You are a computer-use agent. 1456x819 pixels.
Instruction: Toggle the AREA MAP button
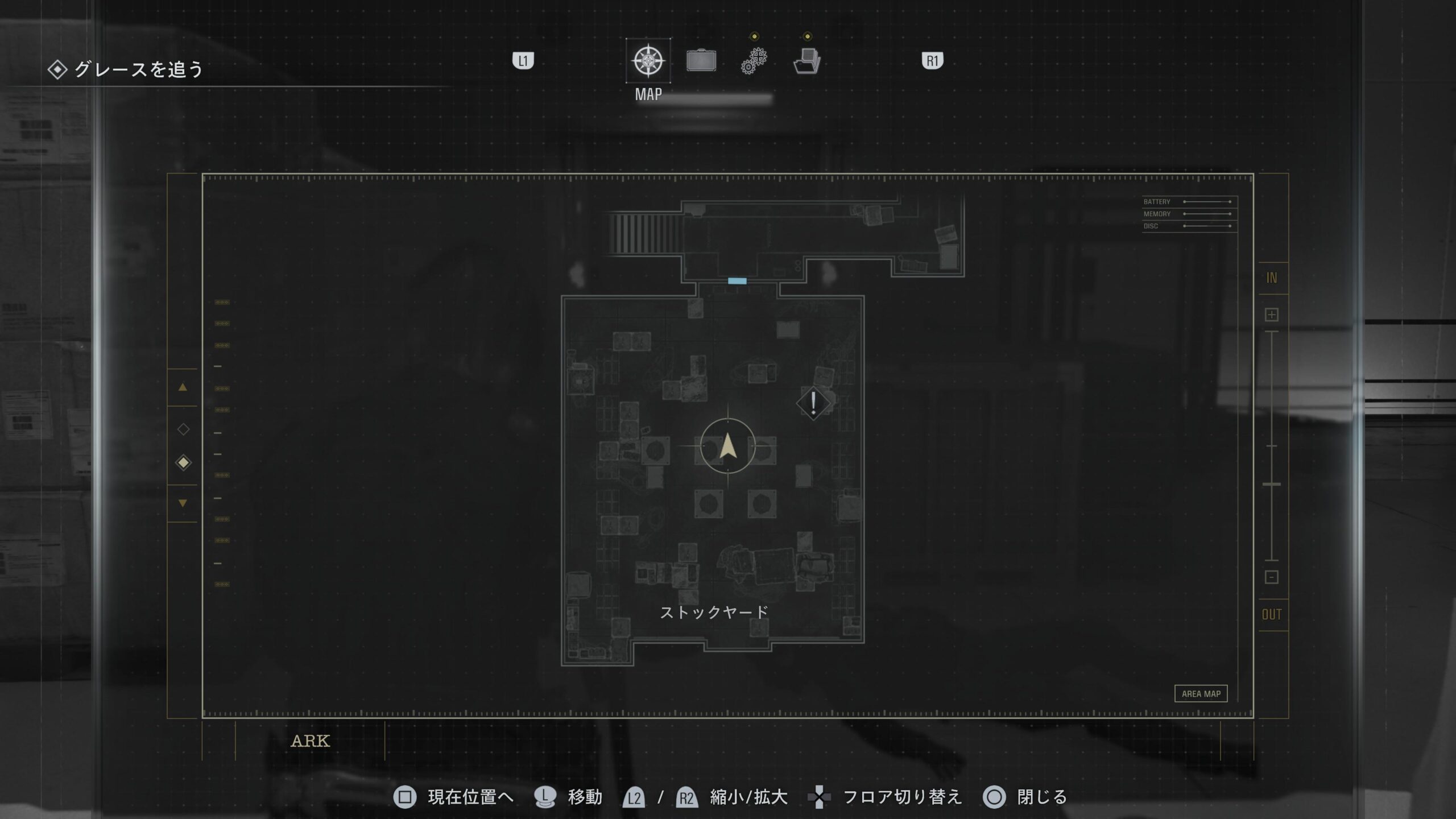[1201, 694]
